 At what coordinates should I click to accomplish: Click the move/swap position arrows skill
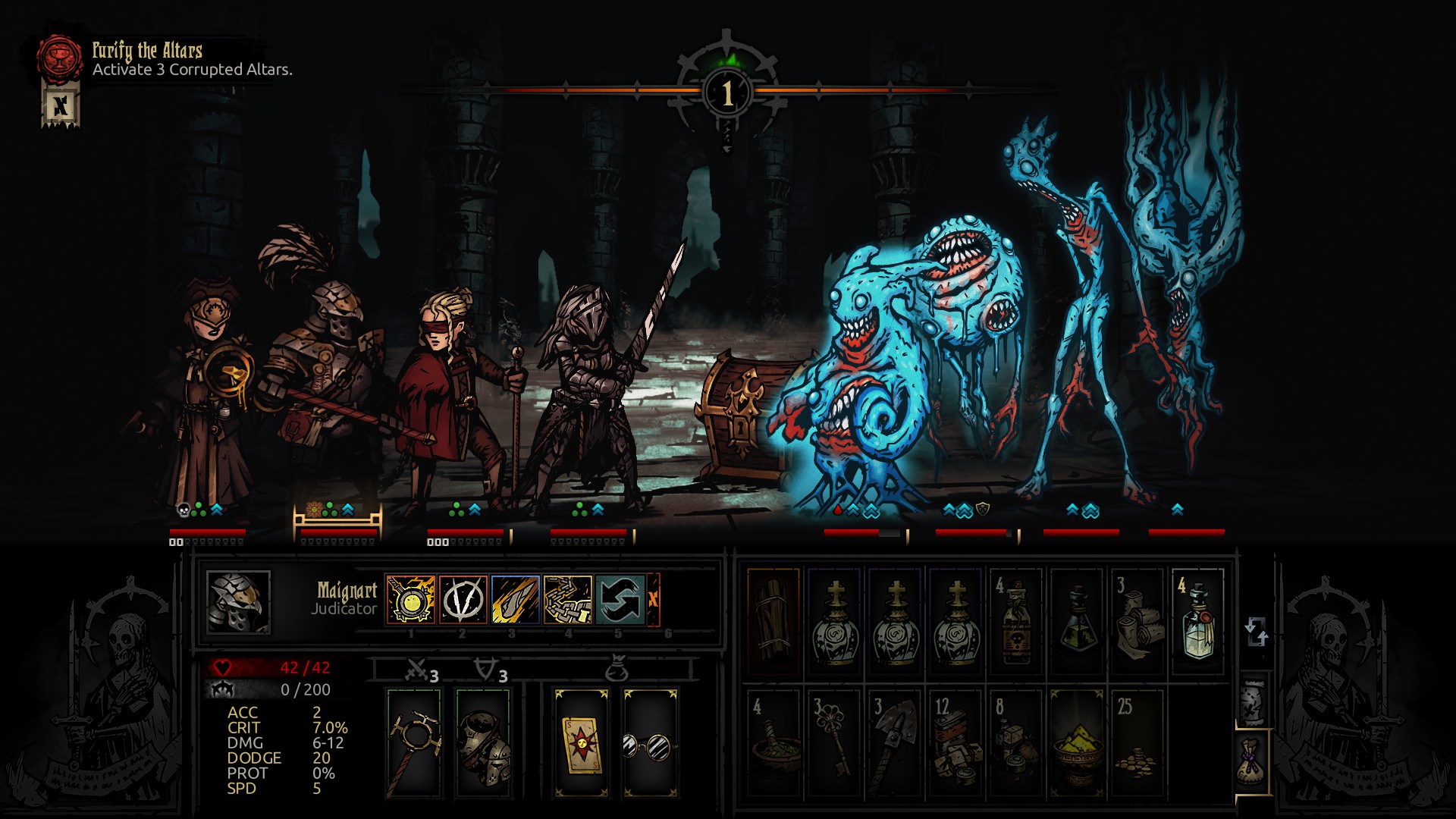click(x=620, y=599)
